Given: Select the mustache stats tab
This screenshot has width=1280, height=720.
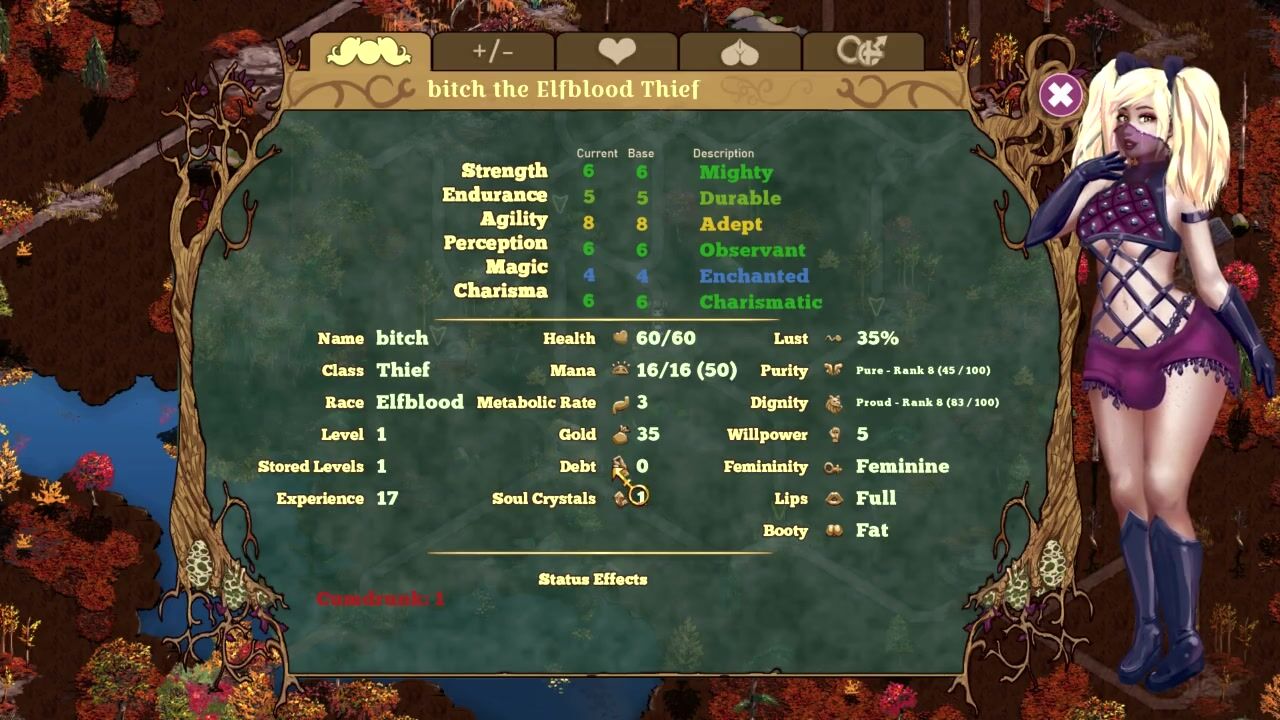Looking at the screenshot, I should pos(369,52).
